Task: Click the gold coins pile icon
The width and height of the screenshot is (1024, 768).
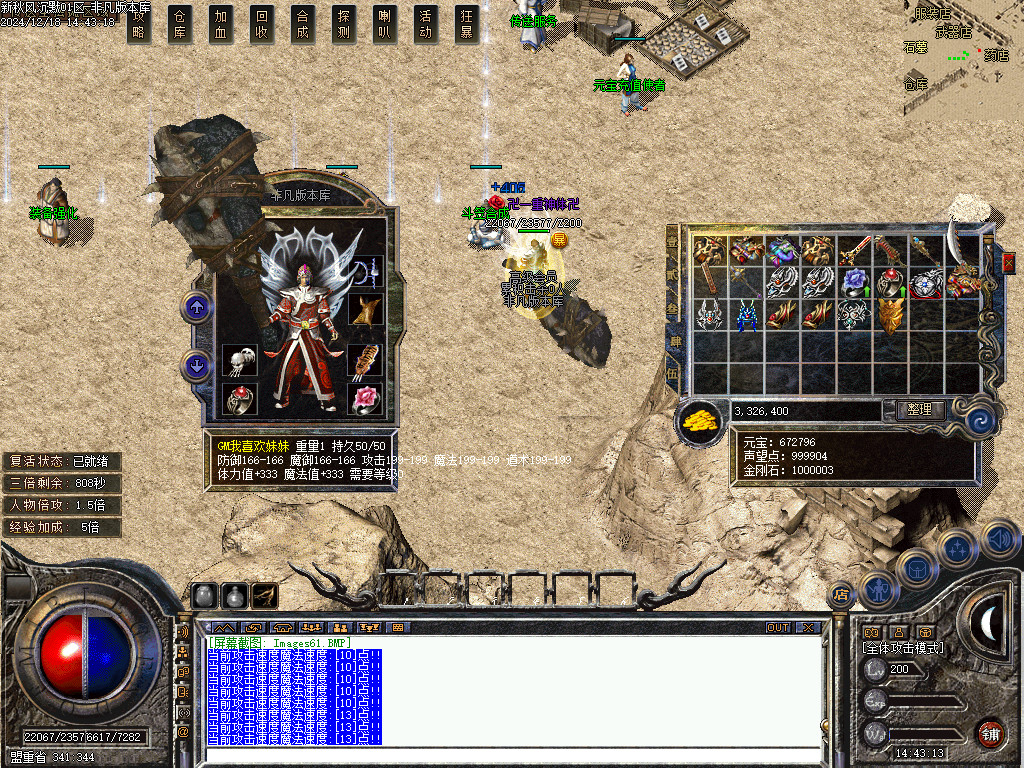Action: (x=700, y=422)
